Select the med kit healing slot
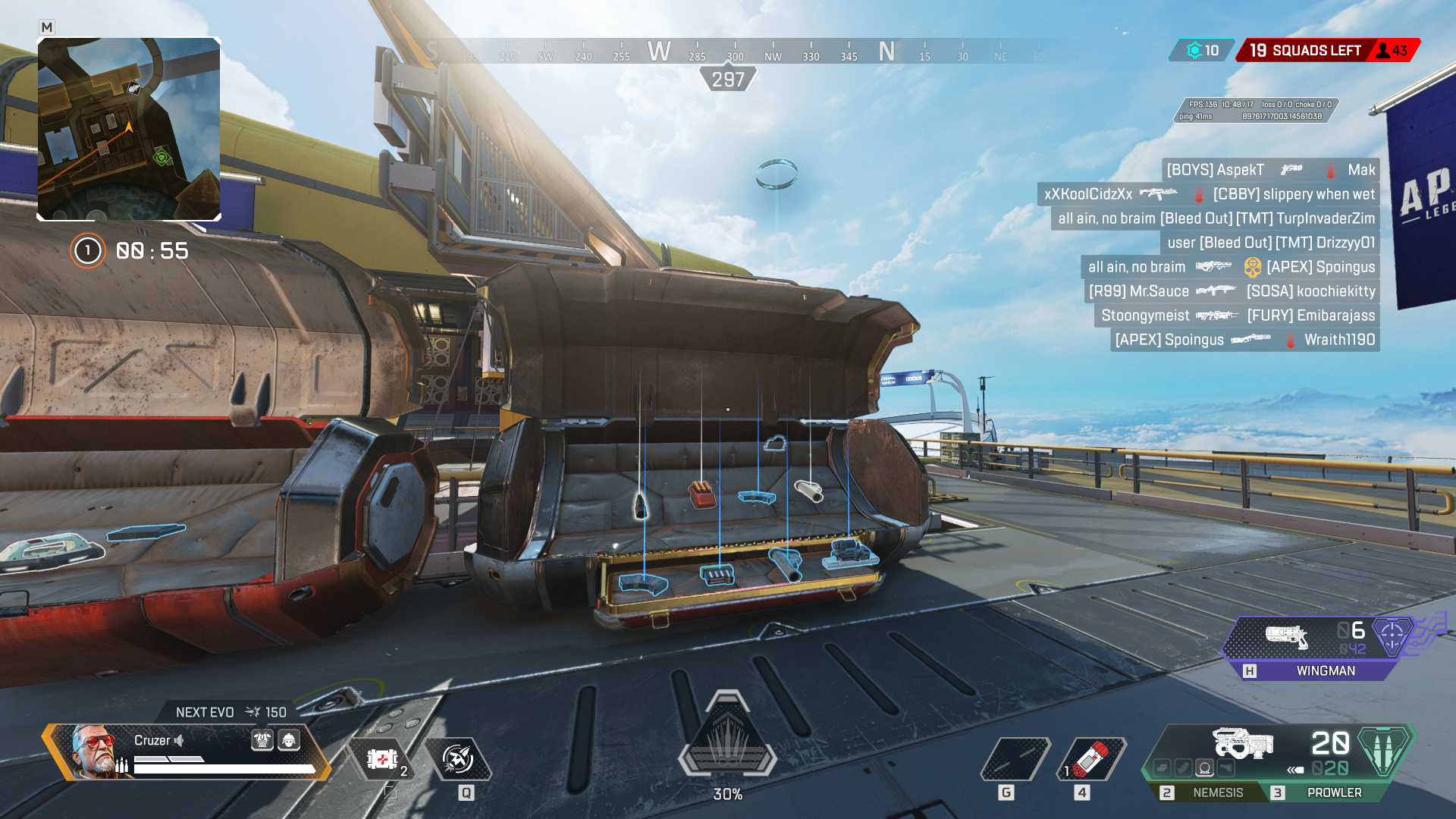The width and height of the screenshot is (1456, 819). point(381,759)
